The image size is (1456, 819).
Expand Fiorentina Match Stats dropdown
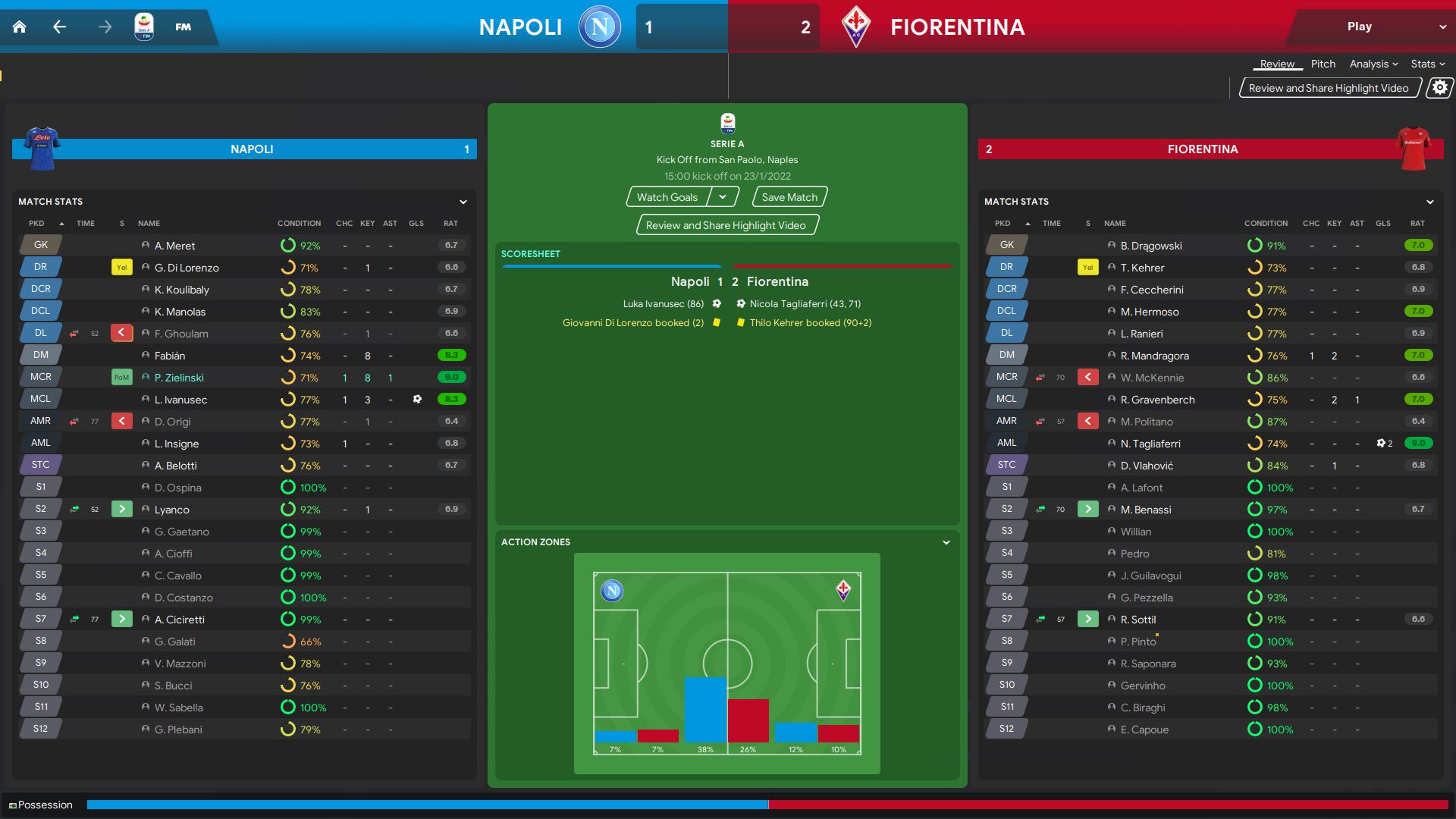1429,202
